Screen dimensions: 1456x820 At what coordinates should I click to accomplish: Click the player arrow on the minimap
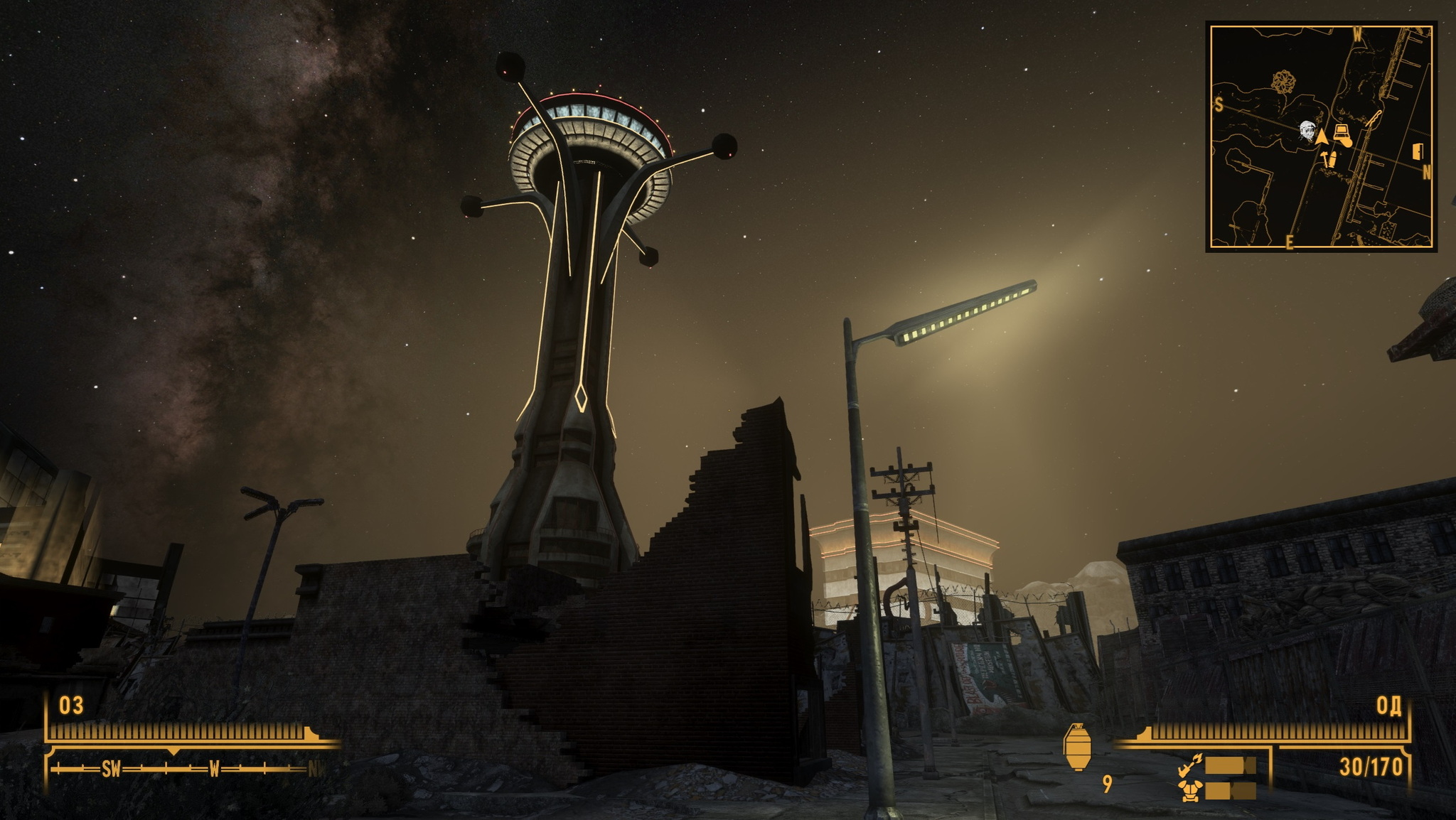[x=1322, y=136]
